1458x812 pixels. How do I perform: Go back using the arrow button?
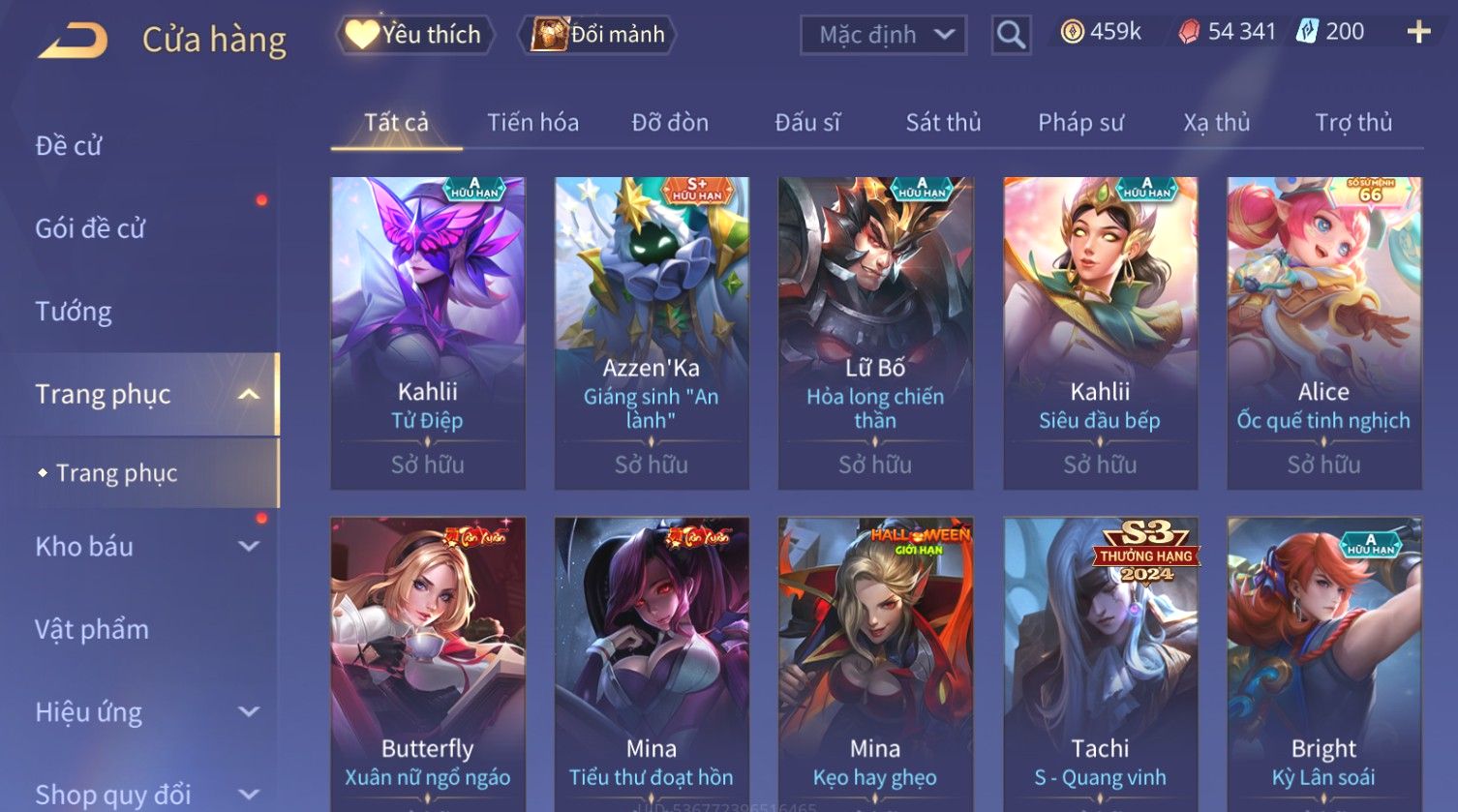coord(74,41)
